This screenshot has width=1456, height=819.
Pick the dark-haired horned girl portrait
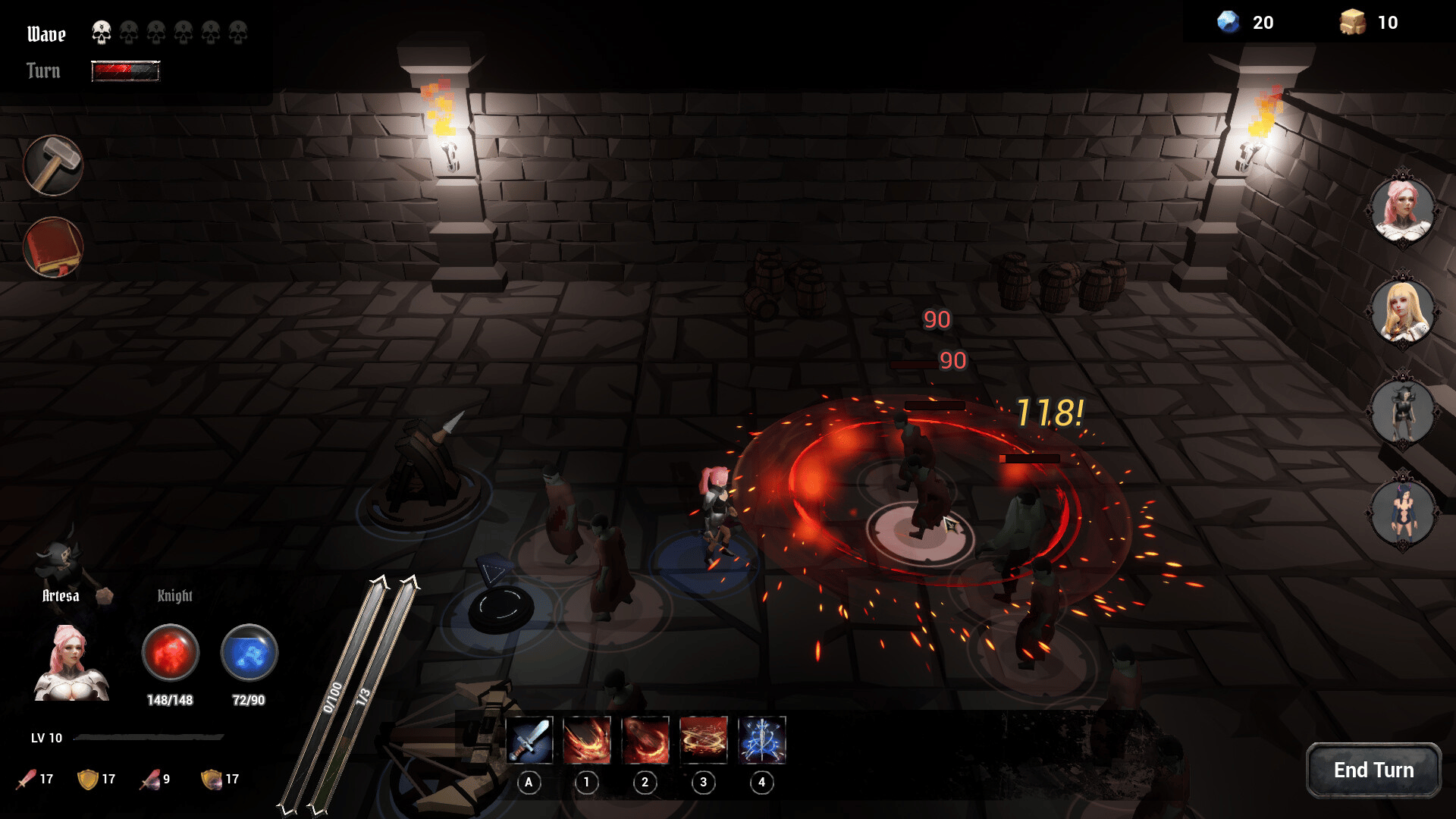pyautogui.click(x=1403, y=513)
